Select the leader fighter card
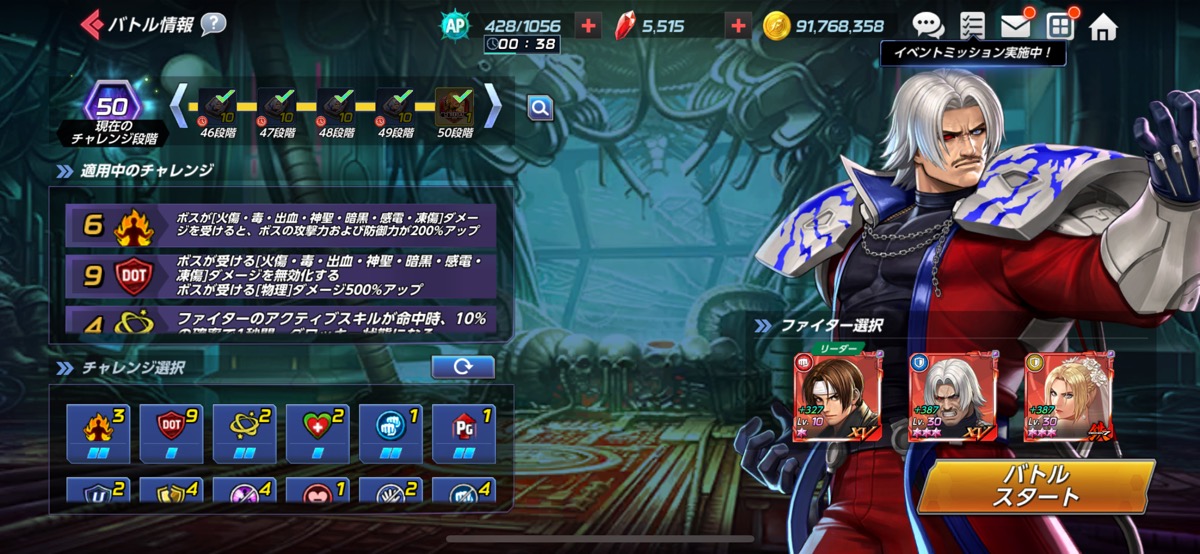This screenshot has height=554, width=1200. click(x=825, y=397)
